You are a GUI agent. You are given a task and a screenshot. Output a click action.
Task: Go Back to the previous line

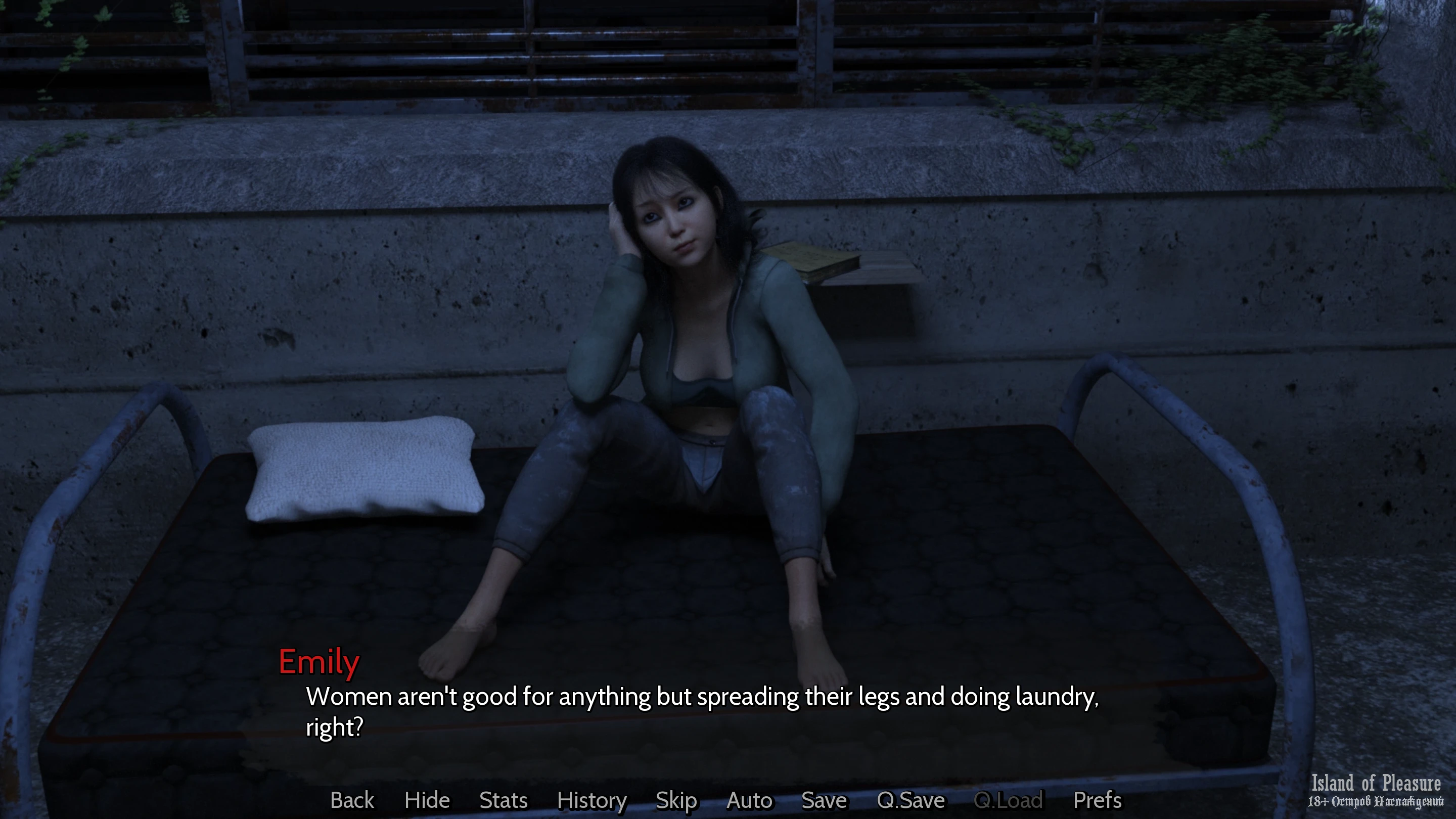point(351,800)
